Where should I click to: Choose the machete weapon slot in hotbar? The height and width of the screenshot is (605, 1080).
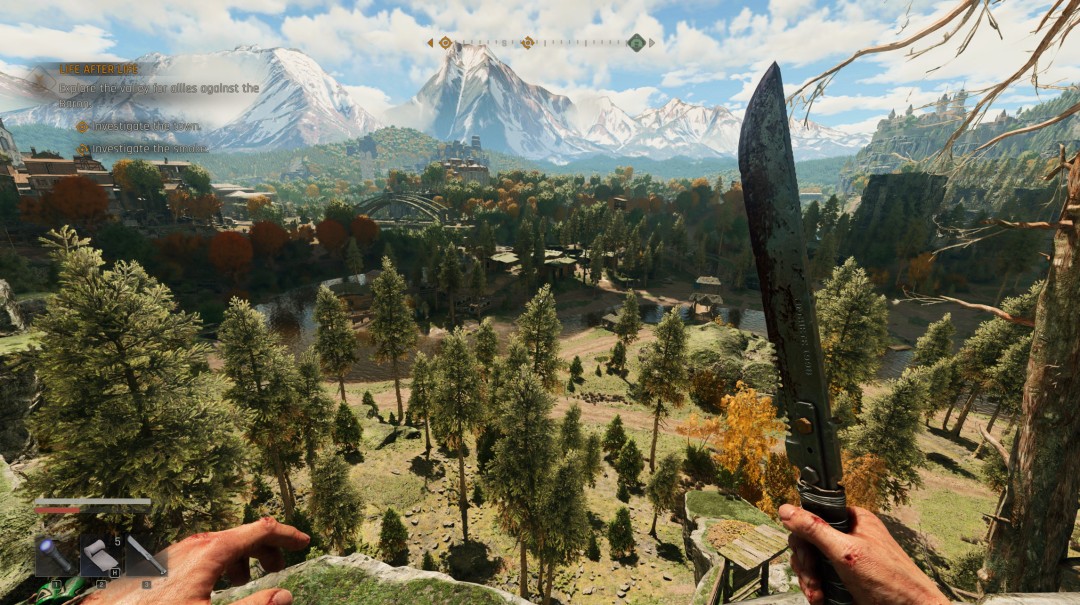pos(146,556)
